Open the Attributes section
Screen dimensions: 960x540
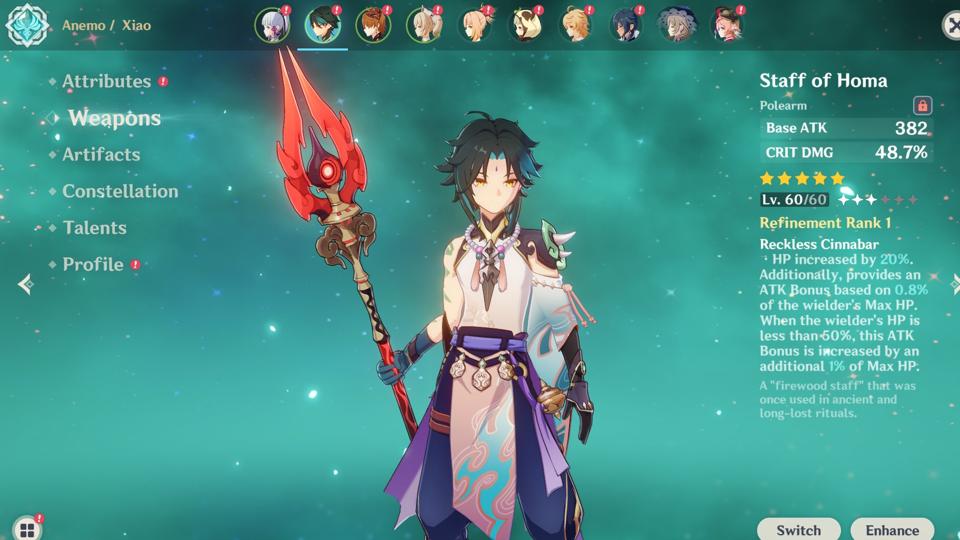(106, 82)
